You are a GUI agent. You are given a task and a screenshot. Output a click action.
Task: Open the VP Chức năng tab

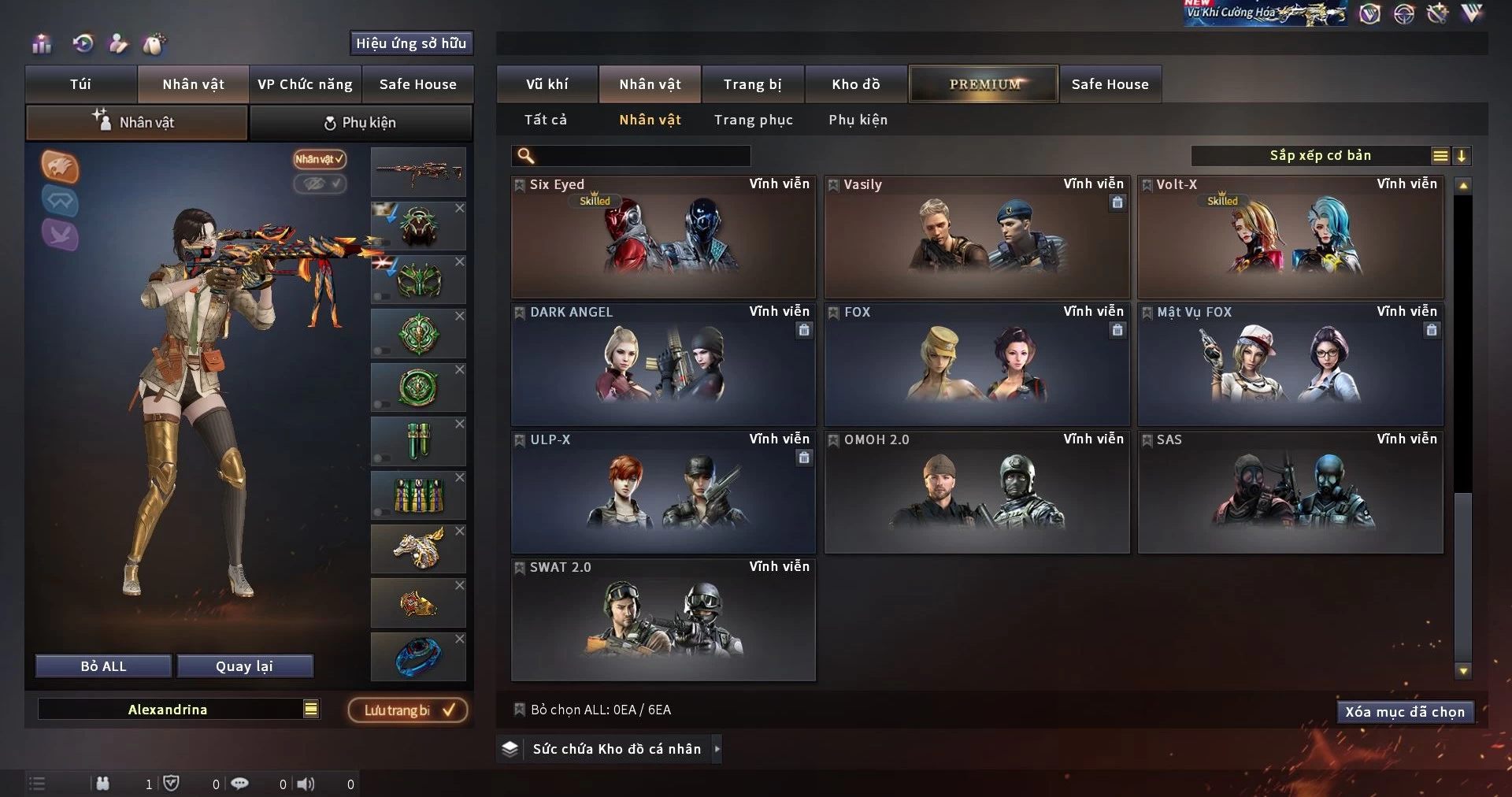pos(305,84)
